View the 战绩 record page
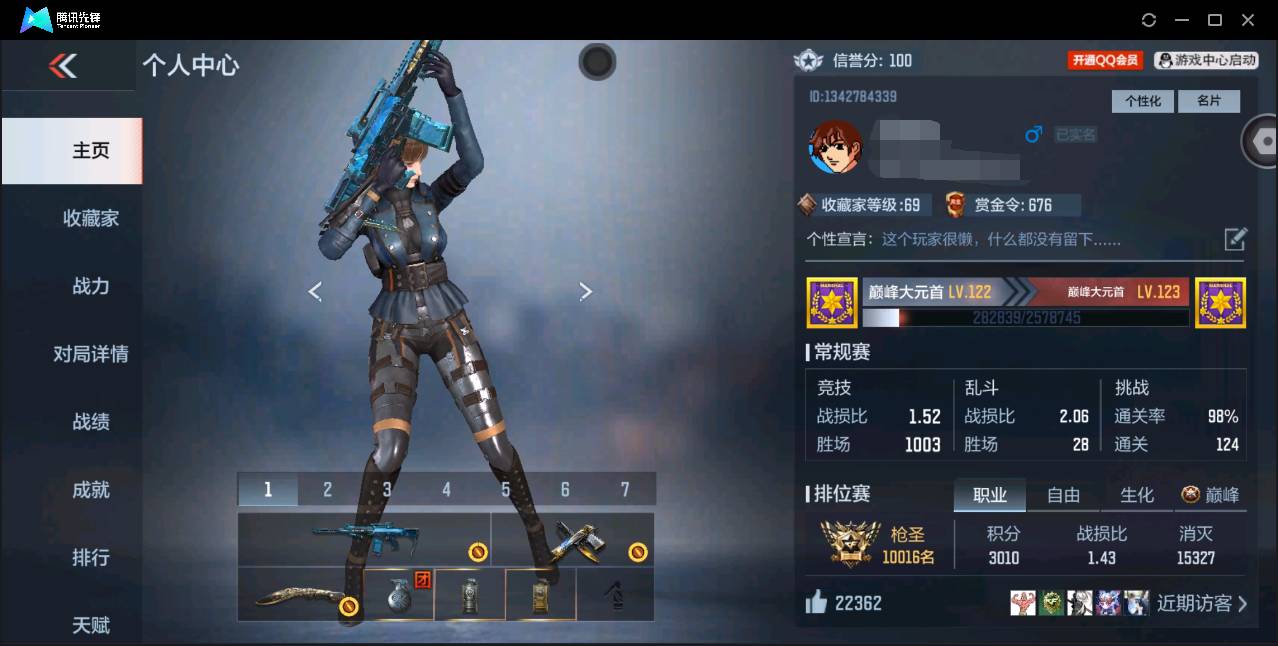1278x646 pixels. tap(90, 422)
